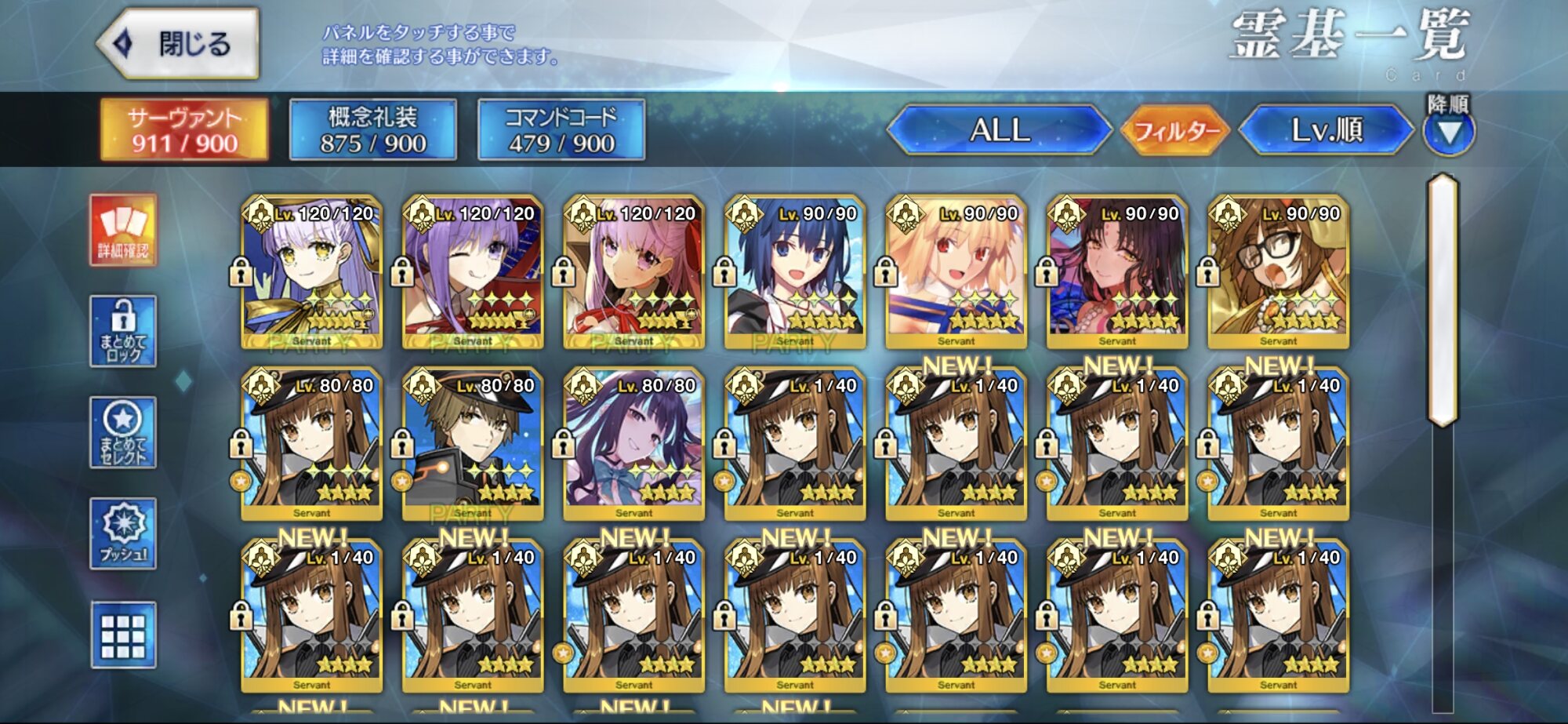The image size is (1568, 724).
Task: Choose the blue-haired Lv. 90 servant card
Action: pos(794,271)
